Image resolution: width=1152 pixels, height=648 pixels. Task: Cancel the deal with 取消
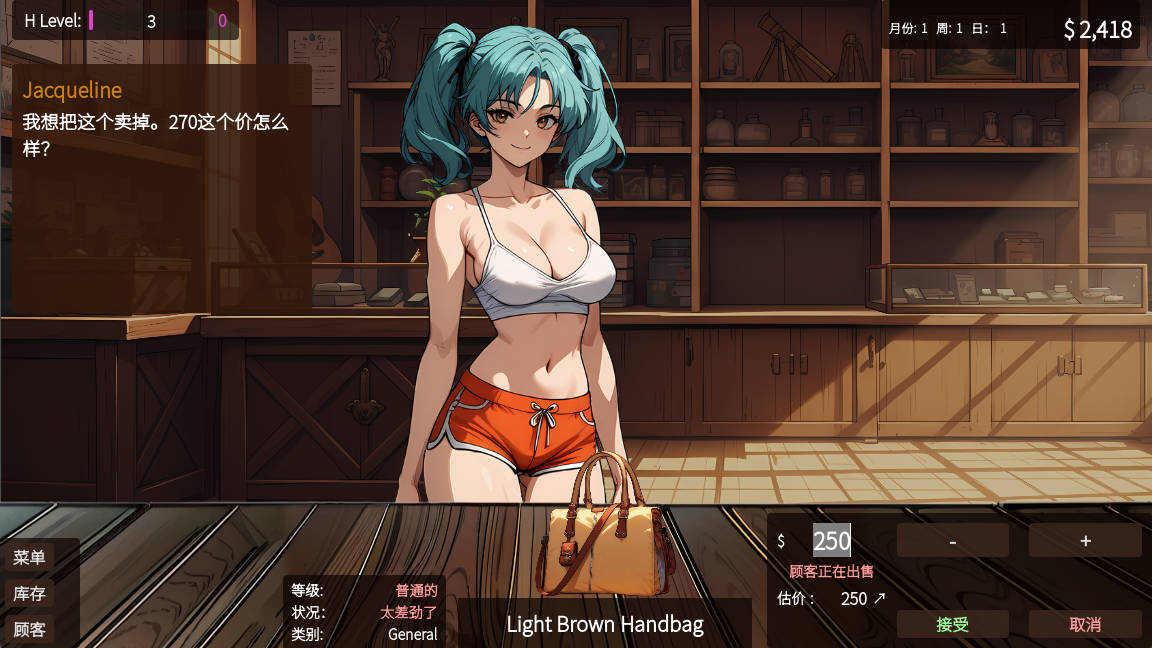pyautogui.click(x=1085, y=624)
